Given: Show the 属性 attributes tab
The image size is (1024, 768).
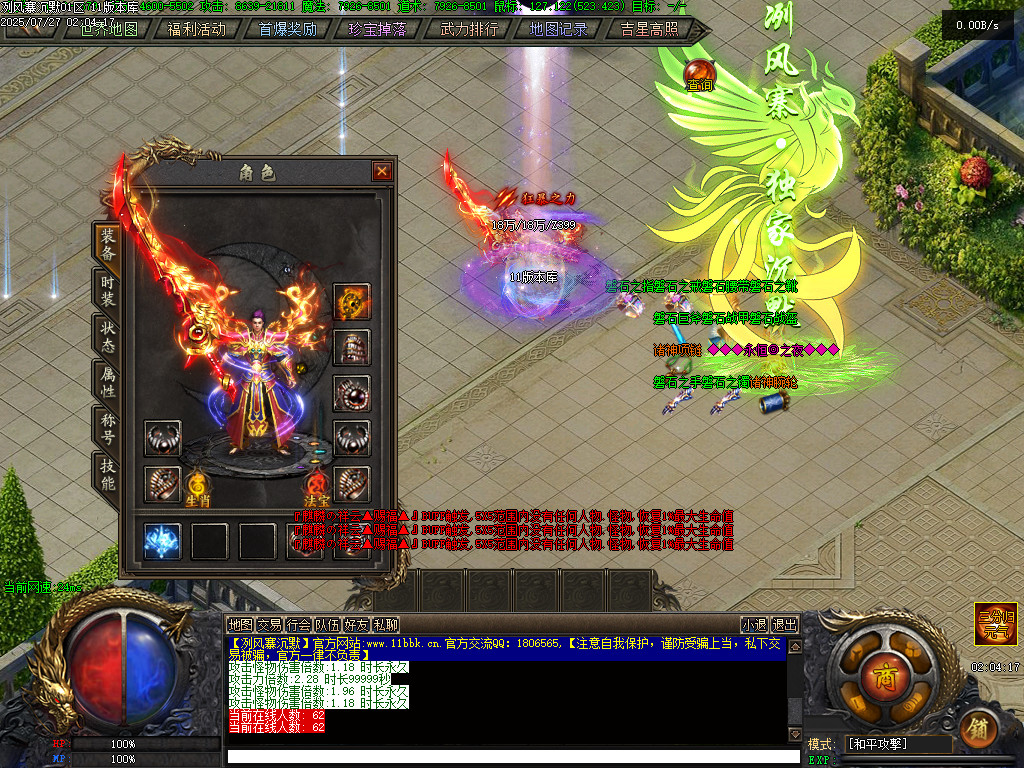Looking at the screenshot, I should (107, 382).
